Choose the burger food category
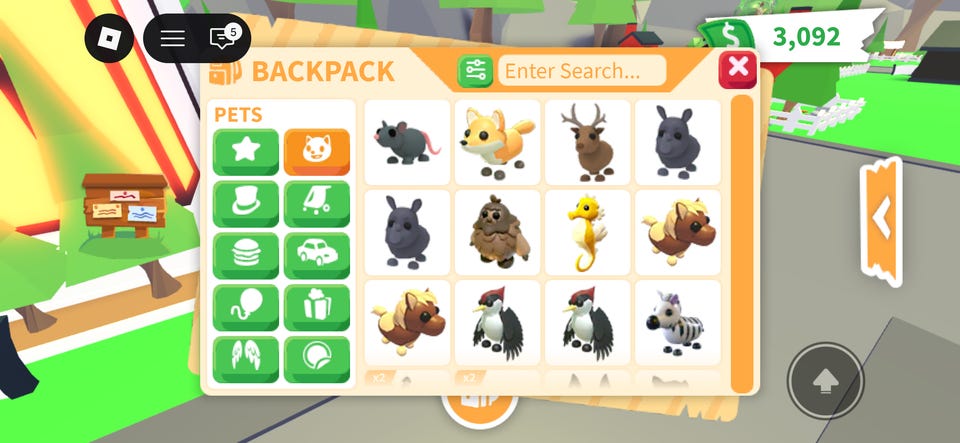The height and width of the screenshot is (443, 960). coord(246,256)
